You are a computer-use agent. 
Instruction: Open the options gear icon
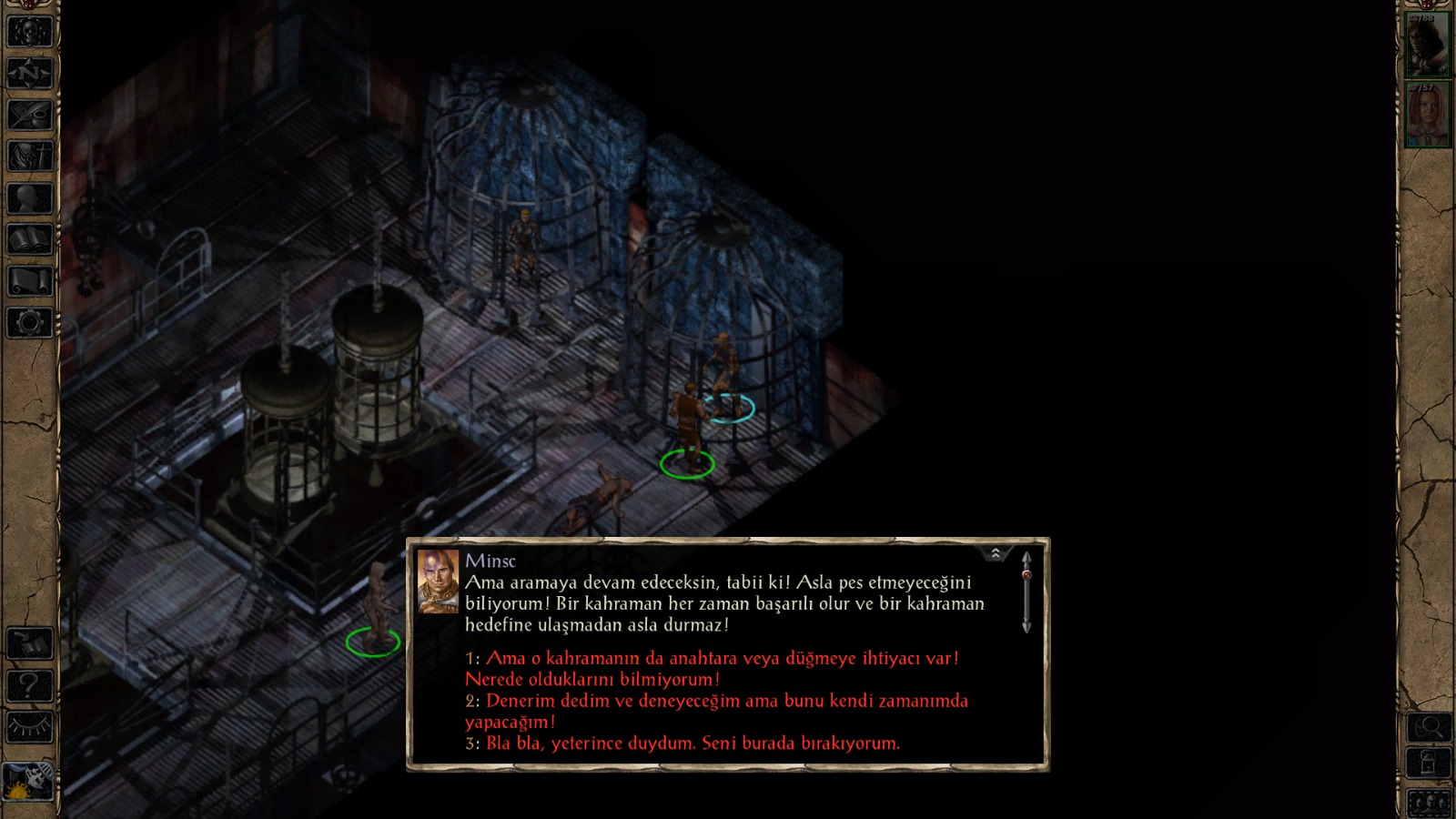[29, 322]
